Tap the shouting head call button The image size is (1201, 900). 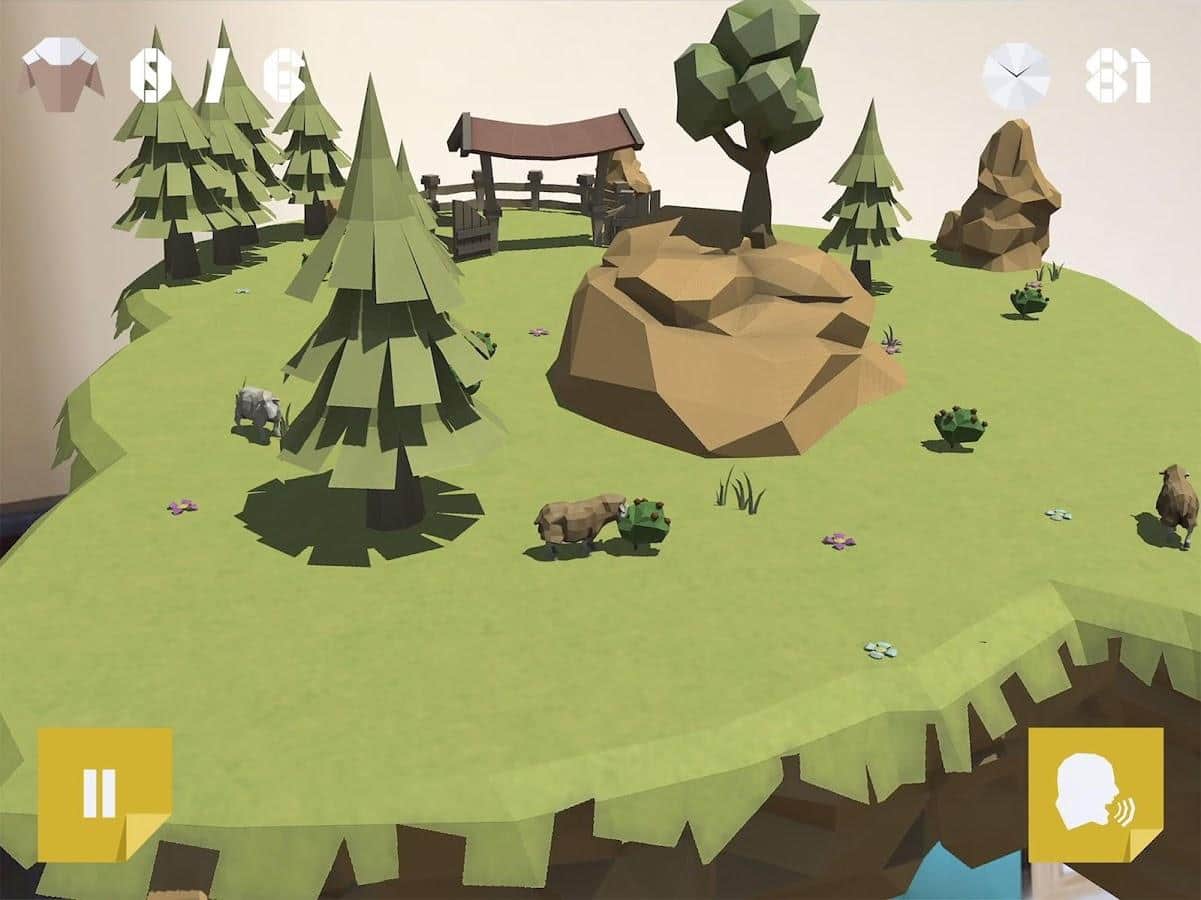click(x=1095, y=794)
